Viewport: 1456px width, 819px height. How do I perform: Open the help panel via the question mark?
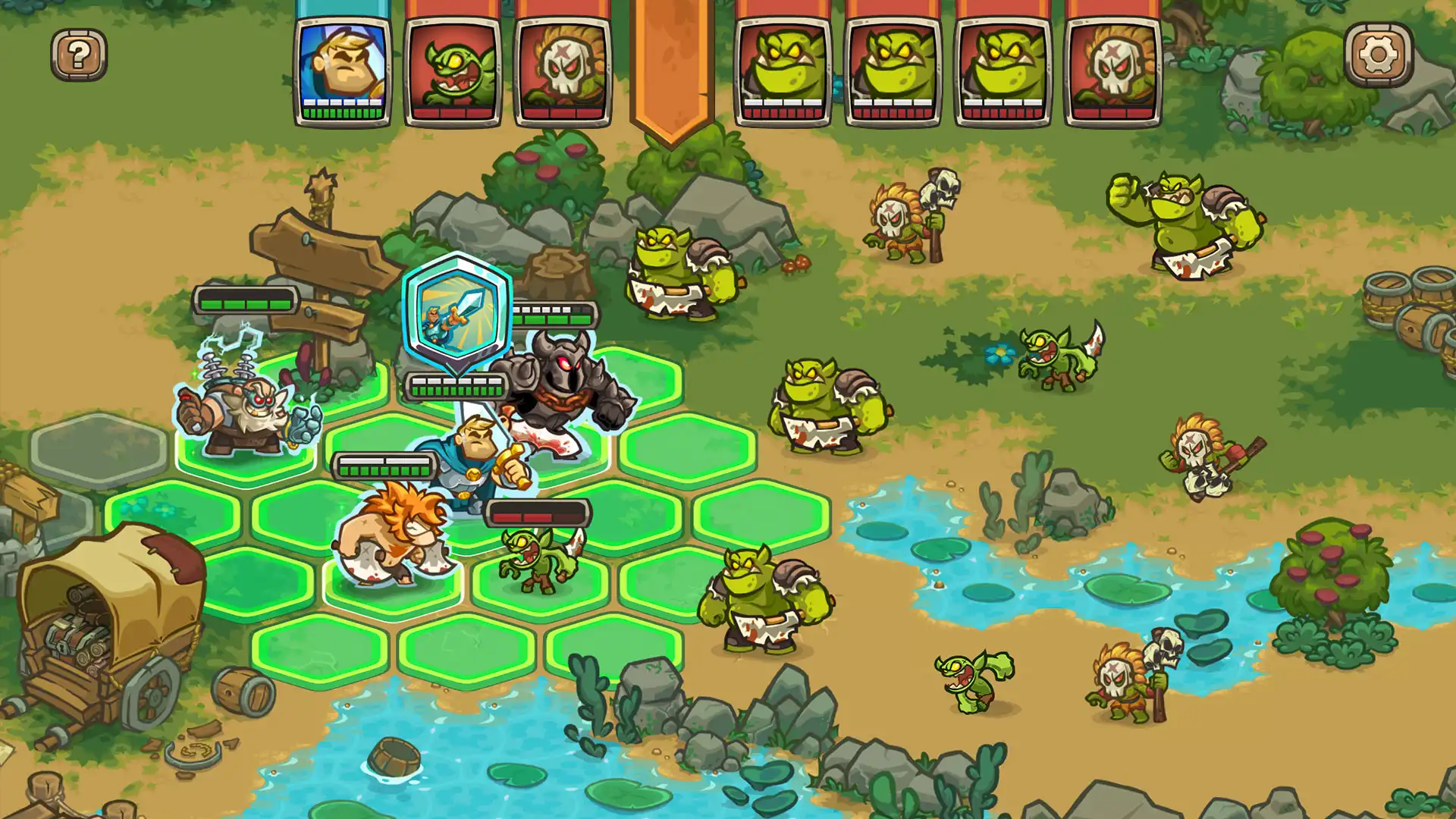point(78,55)
